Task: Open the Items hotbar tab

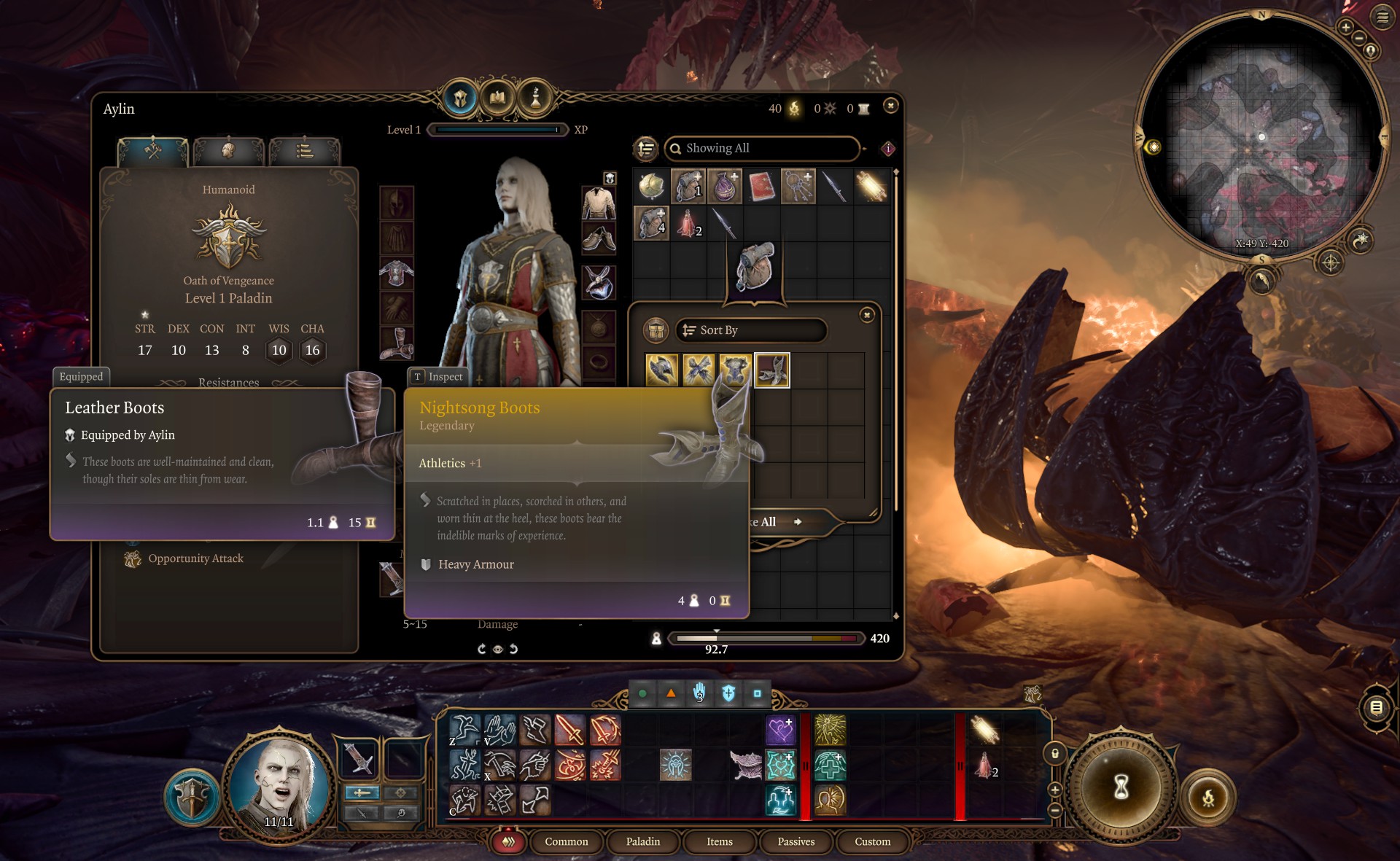Action: point(719,841)
